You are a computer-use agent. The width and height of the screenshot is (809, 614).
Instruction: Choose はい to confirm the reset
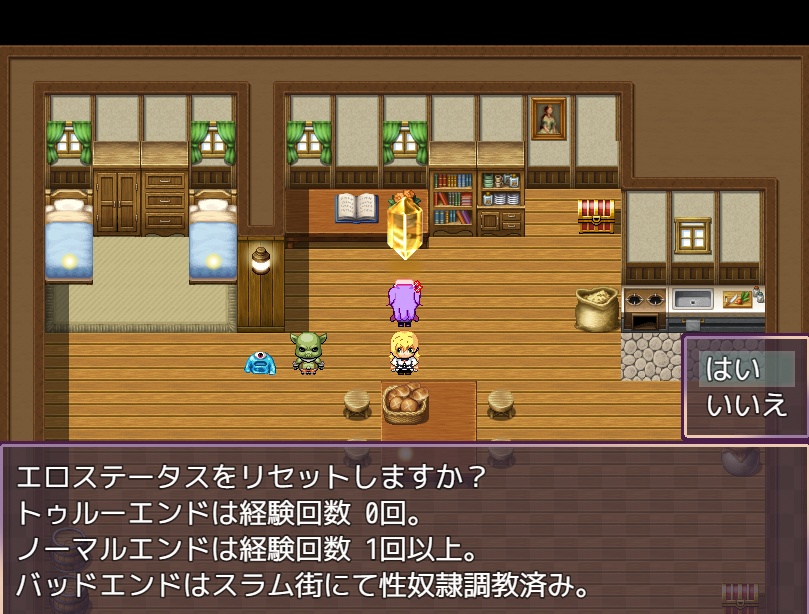[735, 369]
